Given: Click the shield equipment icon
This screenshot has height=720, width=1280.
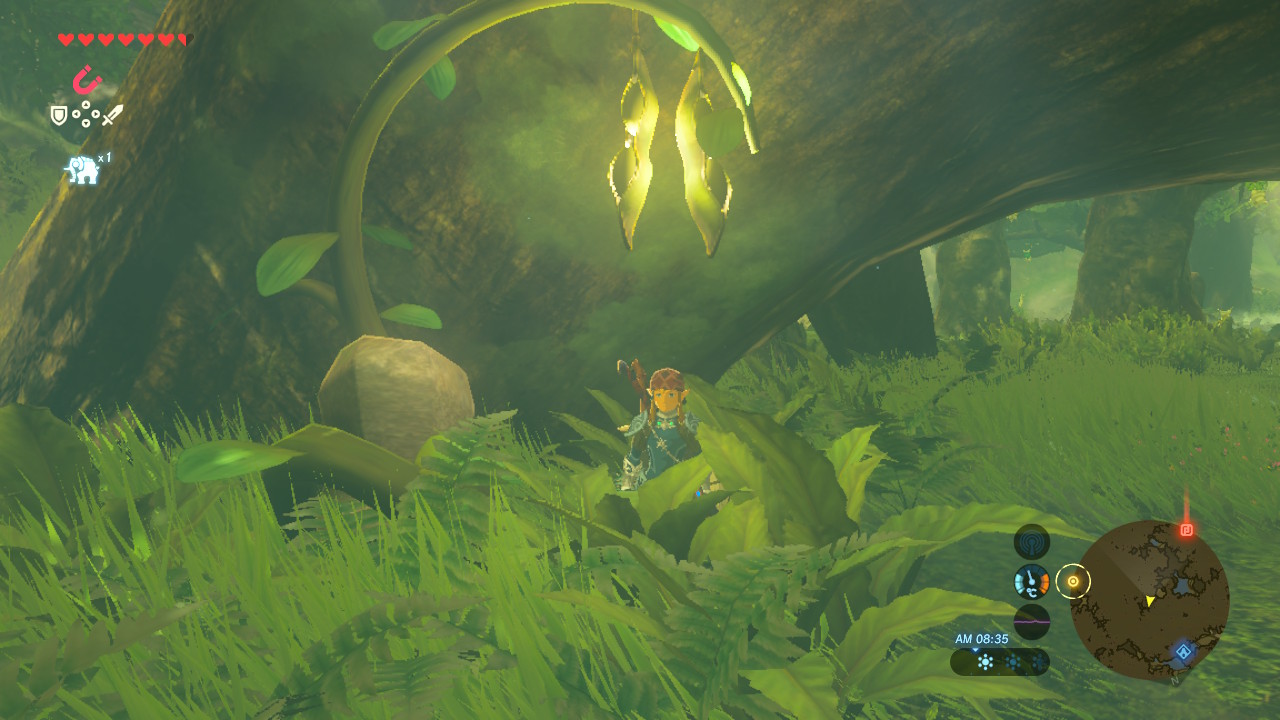Looking at the screenshot, I should click(x=59, y=116).
